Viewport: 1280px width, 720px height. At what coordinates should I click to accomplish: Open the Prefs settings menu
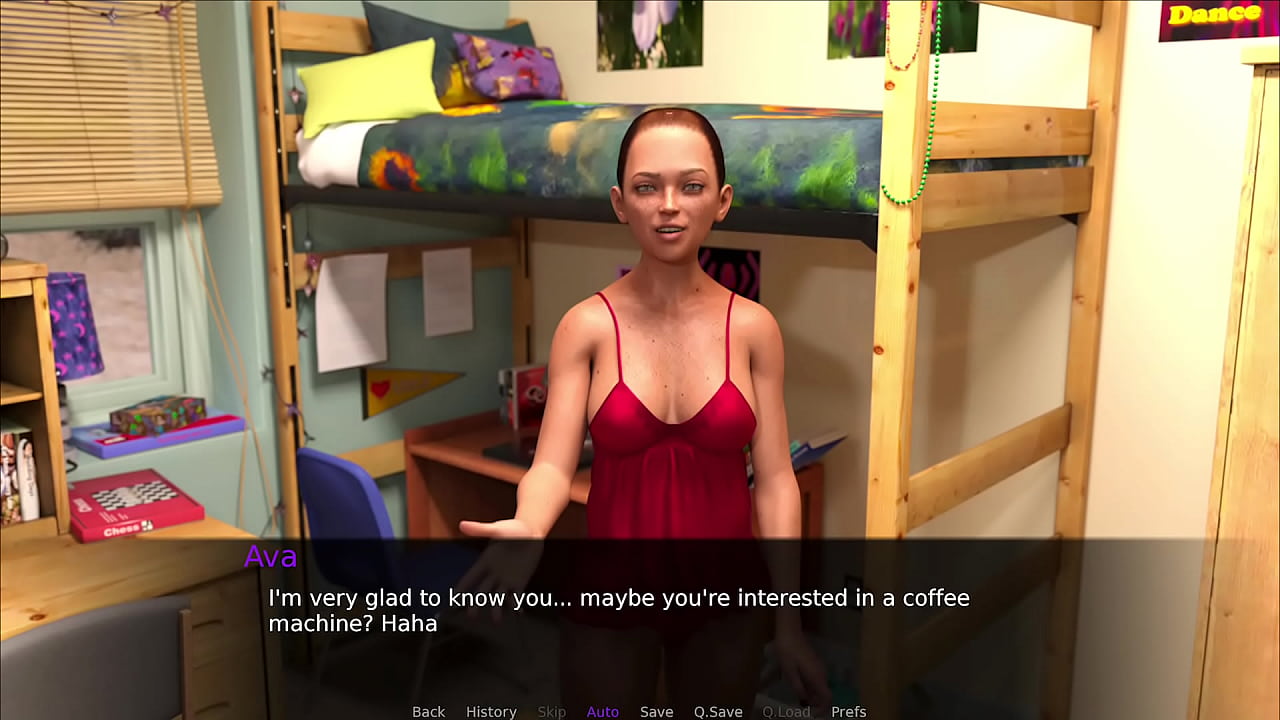pyautogui.click(x=849, y=711)
